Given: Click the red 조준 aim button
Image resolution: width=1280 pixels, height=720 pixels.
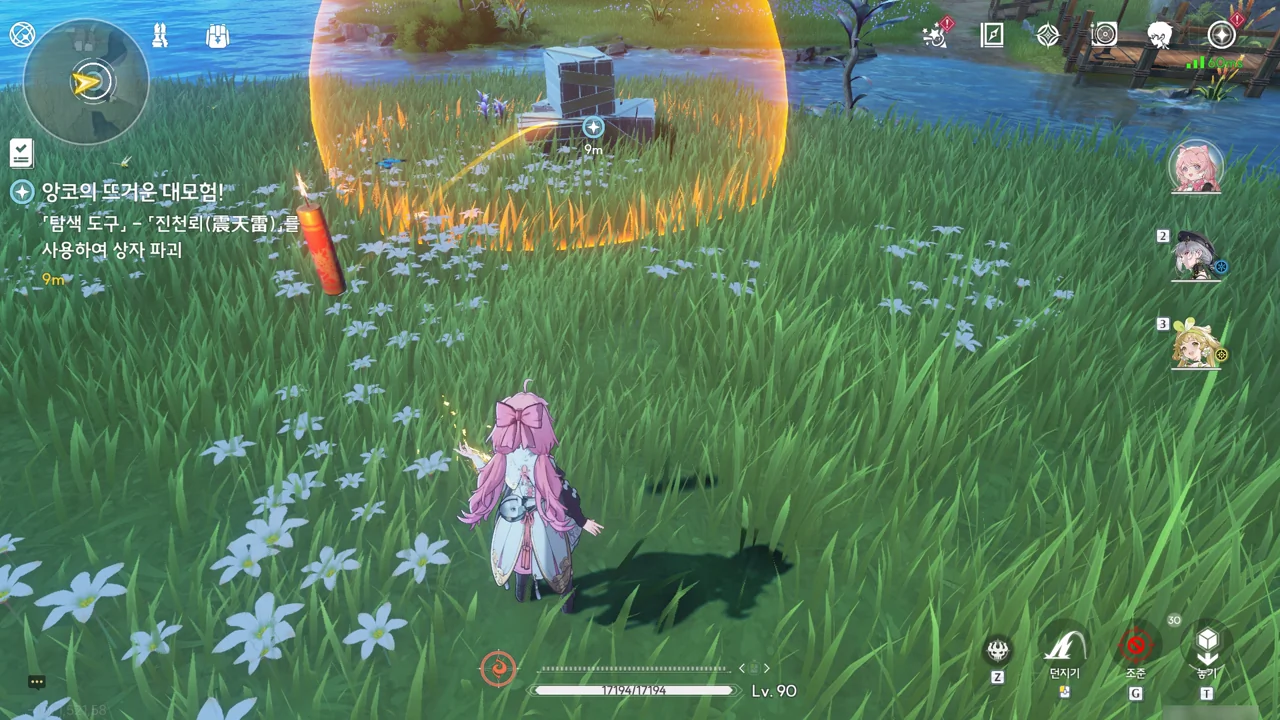Looking at the screenshot, I should (1135, 646).
